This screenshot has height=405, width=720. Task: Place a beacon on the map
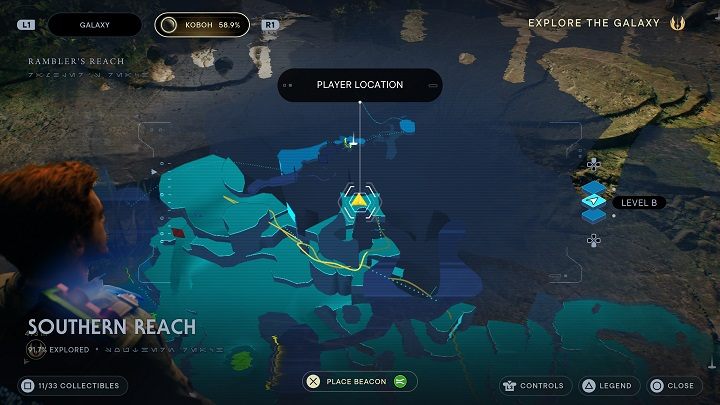[x=360, y=381]
